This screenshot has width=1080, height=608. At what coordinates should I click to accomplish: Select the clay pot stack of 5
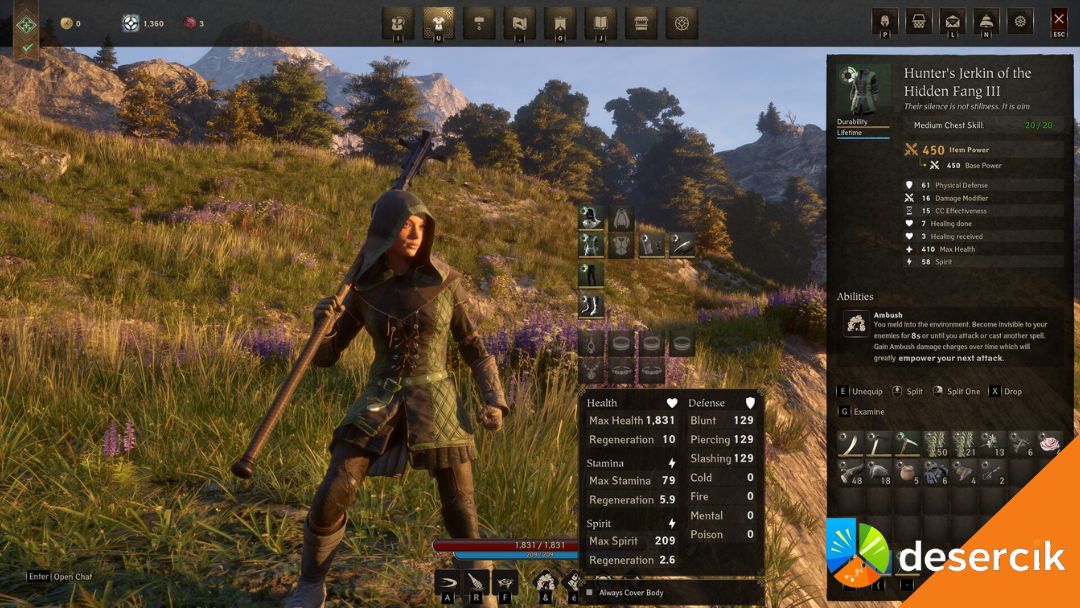click(907, 472)
